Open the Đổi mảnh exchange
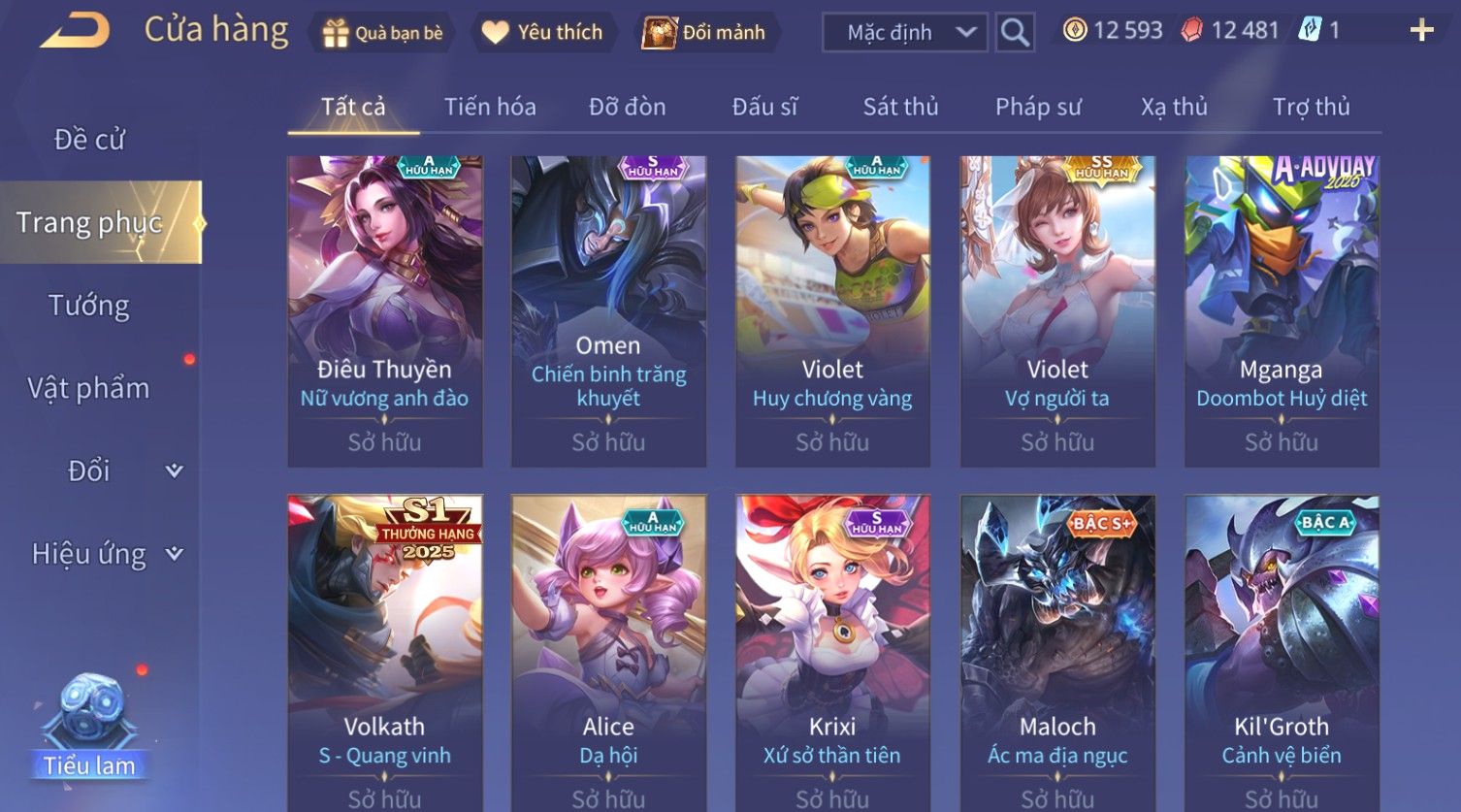This screenshot has width=1461, height=812. click(705, 33)
